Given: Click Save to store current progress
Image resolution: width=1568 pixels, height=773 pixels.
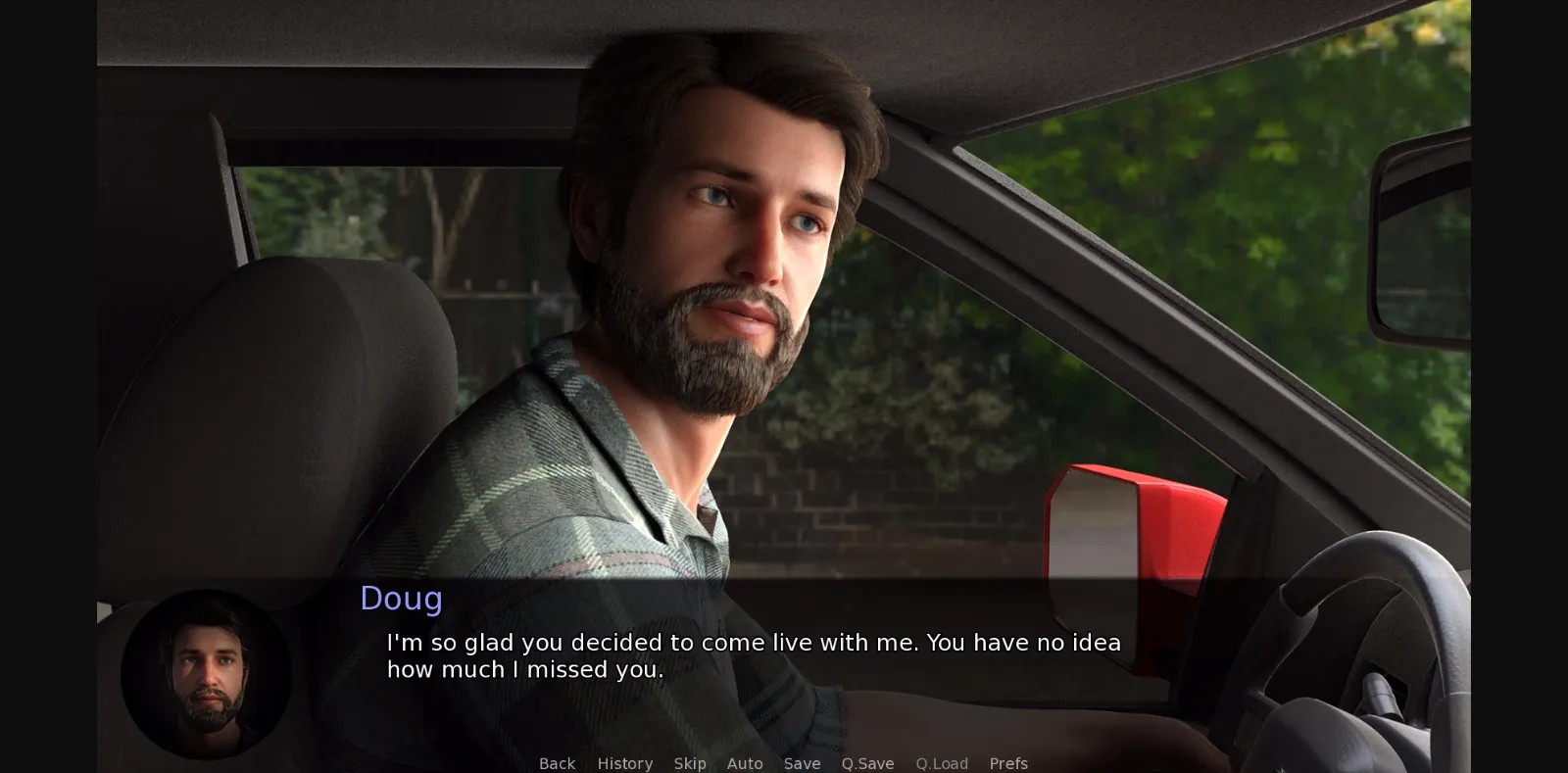Looking at the screenshot, I should click(x=802, y=763).
